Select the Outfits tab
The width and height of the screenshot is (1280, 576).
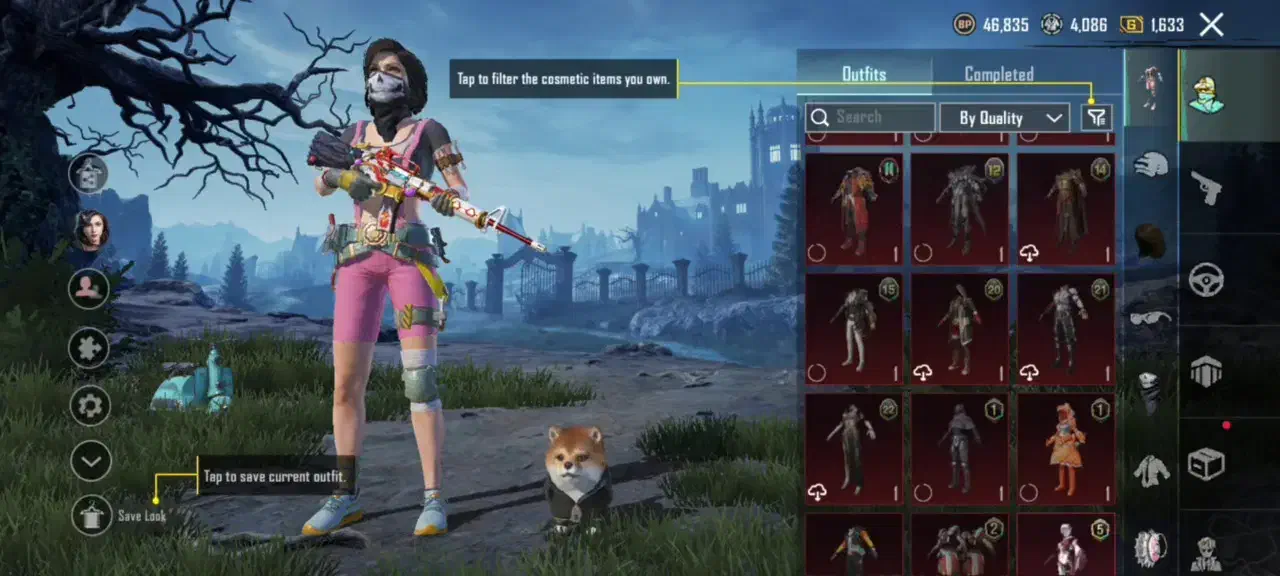864,74
